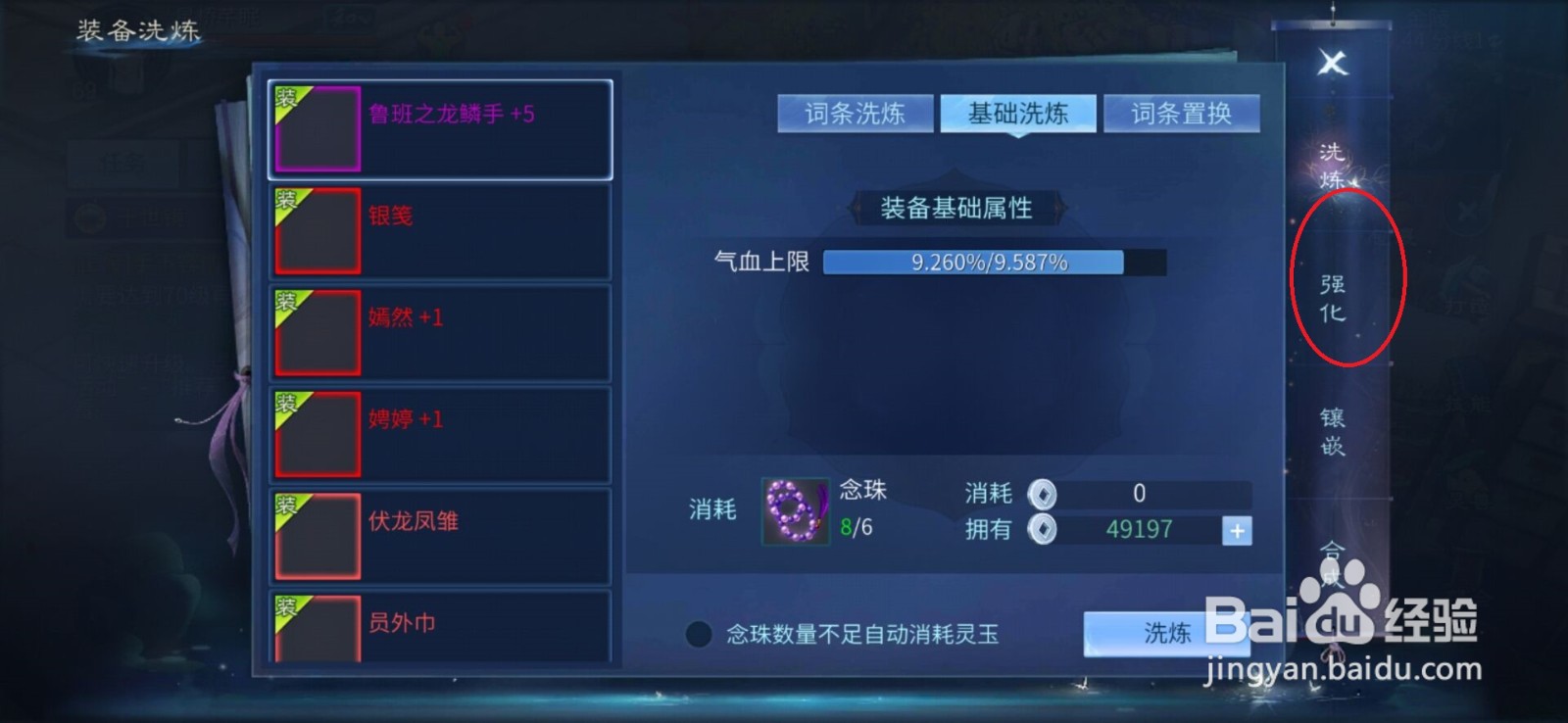
Task: Select 嫣然 +1 from the equipment list
Action: click(x=316, y=331)
